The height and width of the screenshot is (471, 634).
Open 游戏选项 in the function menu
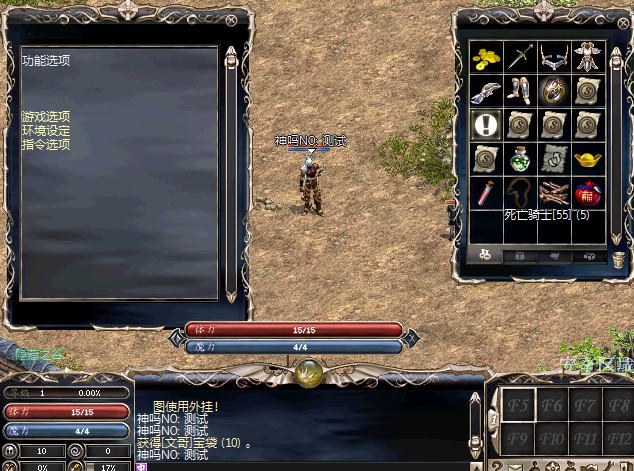[x=46, y=117]
